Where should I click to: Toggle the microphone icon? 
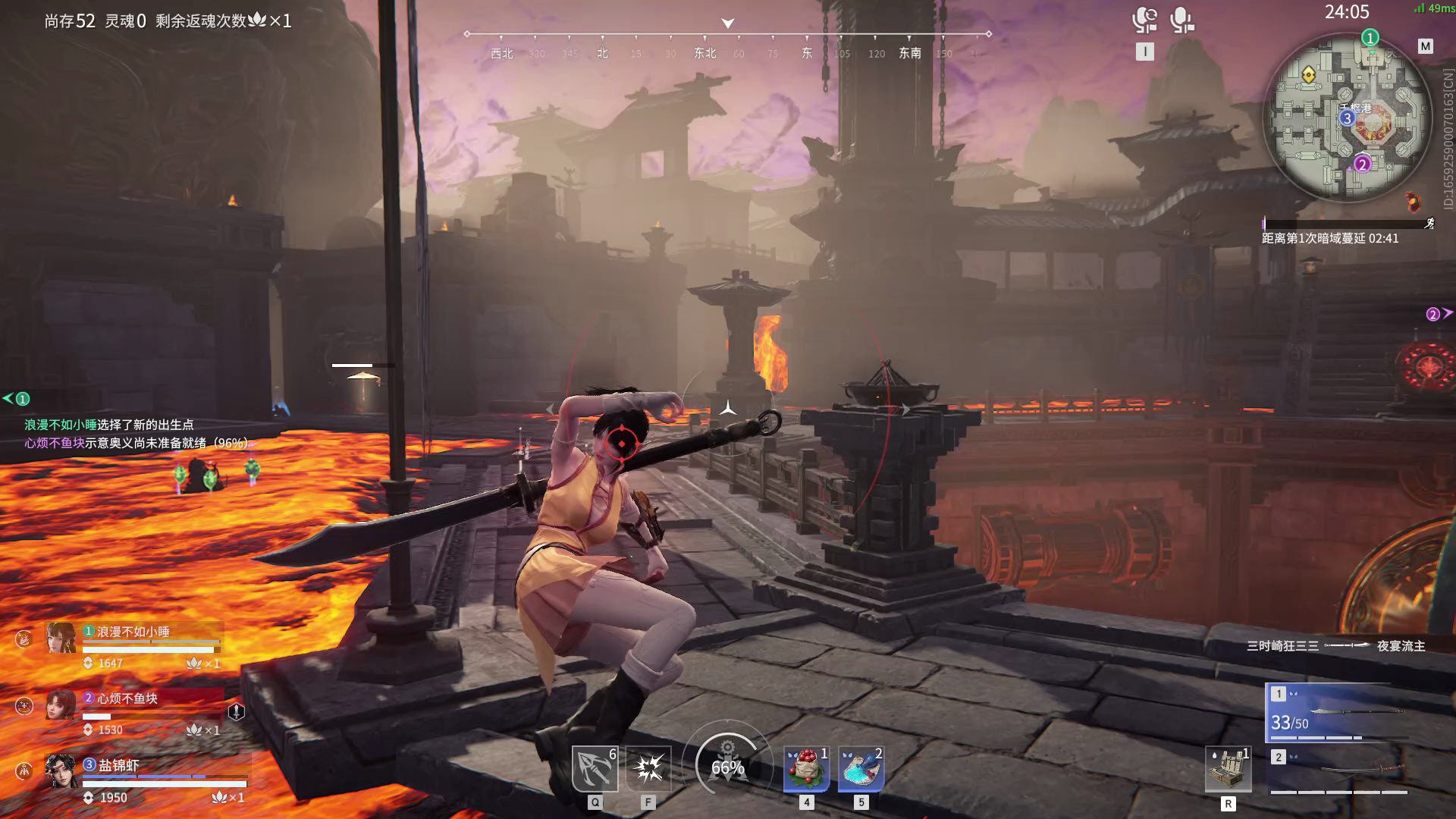(x=1181, y=20)
